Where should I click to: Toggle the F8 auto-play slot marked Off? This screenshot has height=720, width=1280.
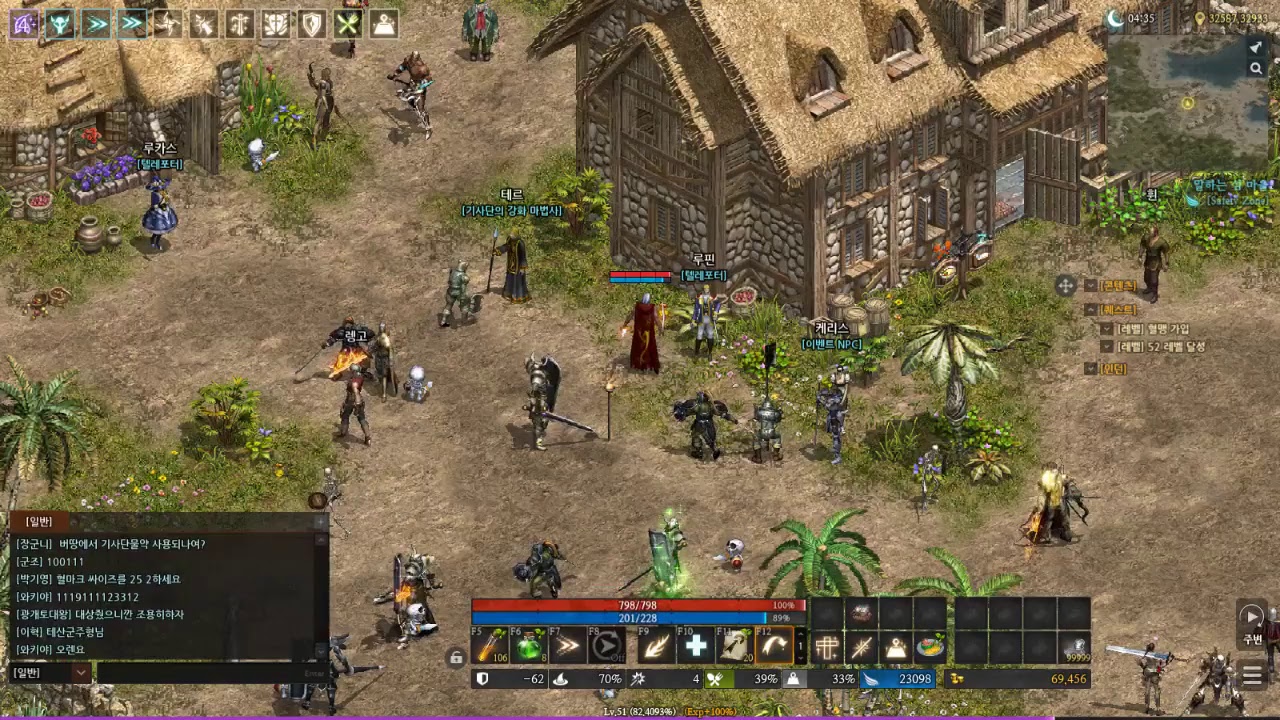[606, 646]
